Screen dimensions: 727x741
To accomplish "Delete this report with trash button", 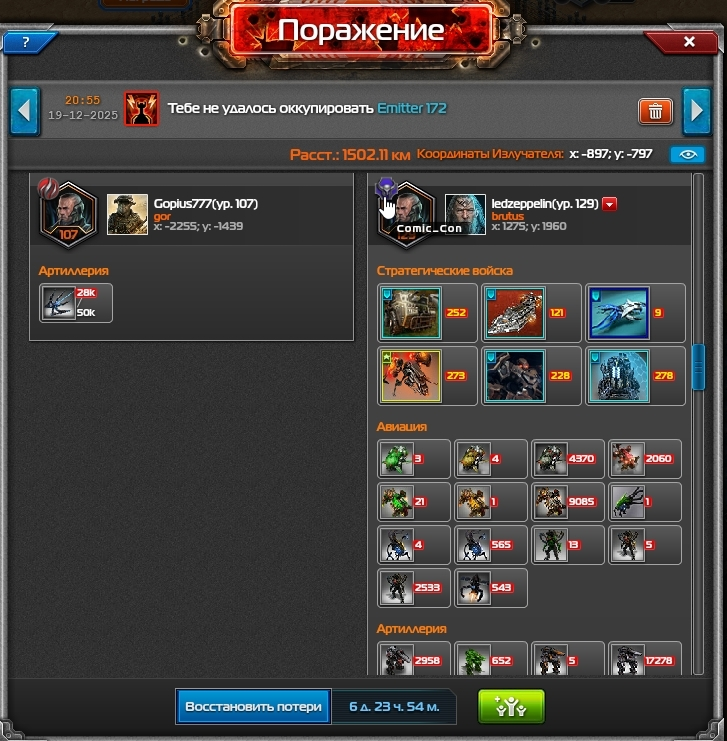I will (x=655, y=110).
